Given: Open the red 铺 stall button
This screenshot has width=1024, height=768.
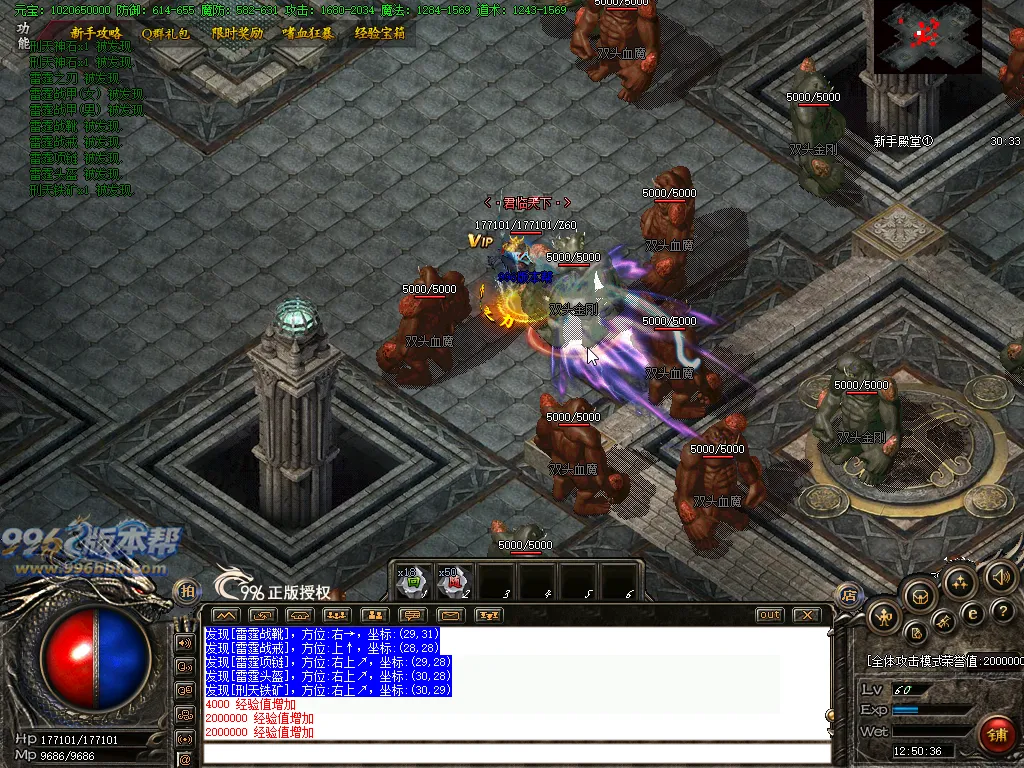Looking at the screenshot, I should 995,735.
